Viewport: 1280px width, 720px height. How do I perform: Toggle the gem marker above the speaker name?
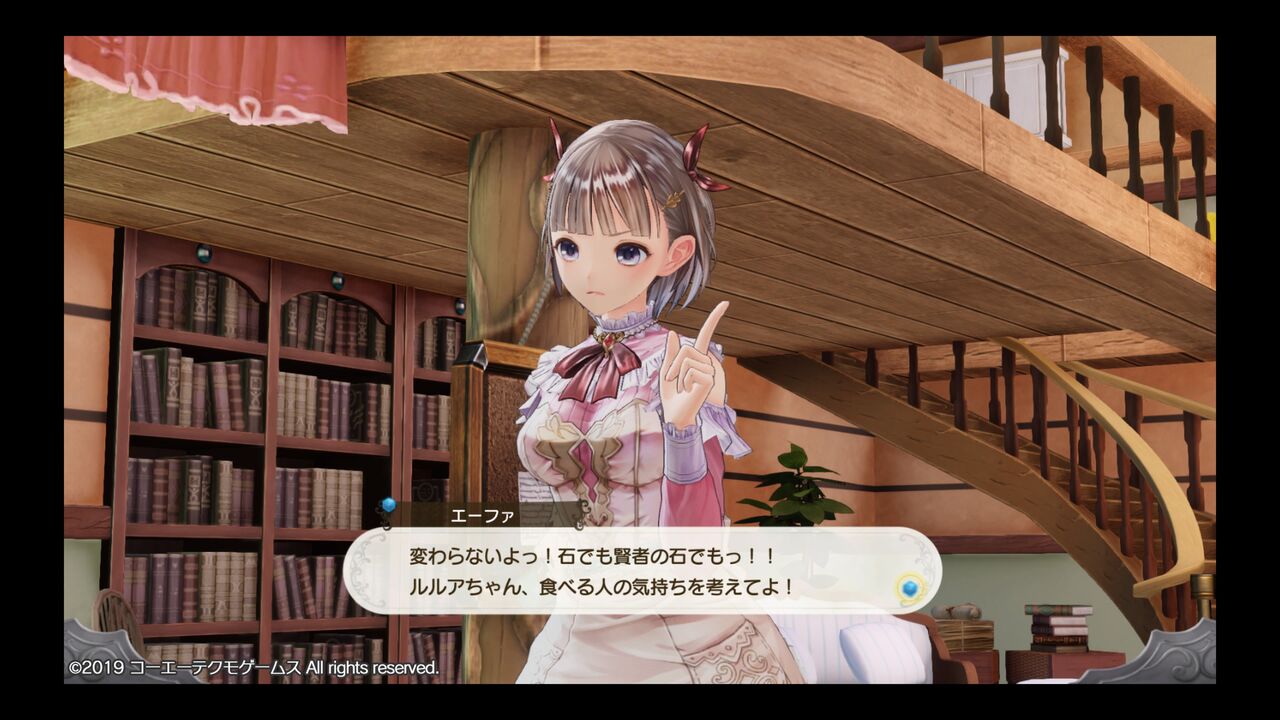387,505
